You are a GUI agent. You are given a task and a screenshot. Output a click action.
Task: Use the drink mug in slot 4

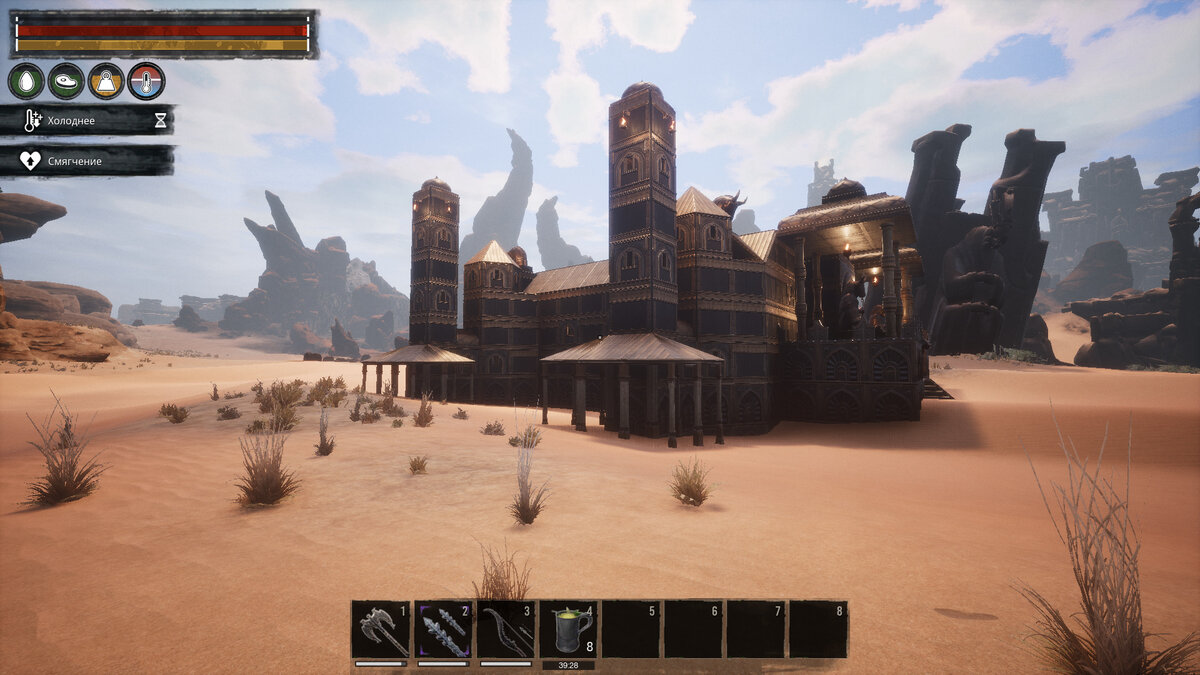[x=568, y=629]
